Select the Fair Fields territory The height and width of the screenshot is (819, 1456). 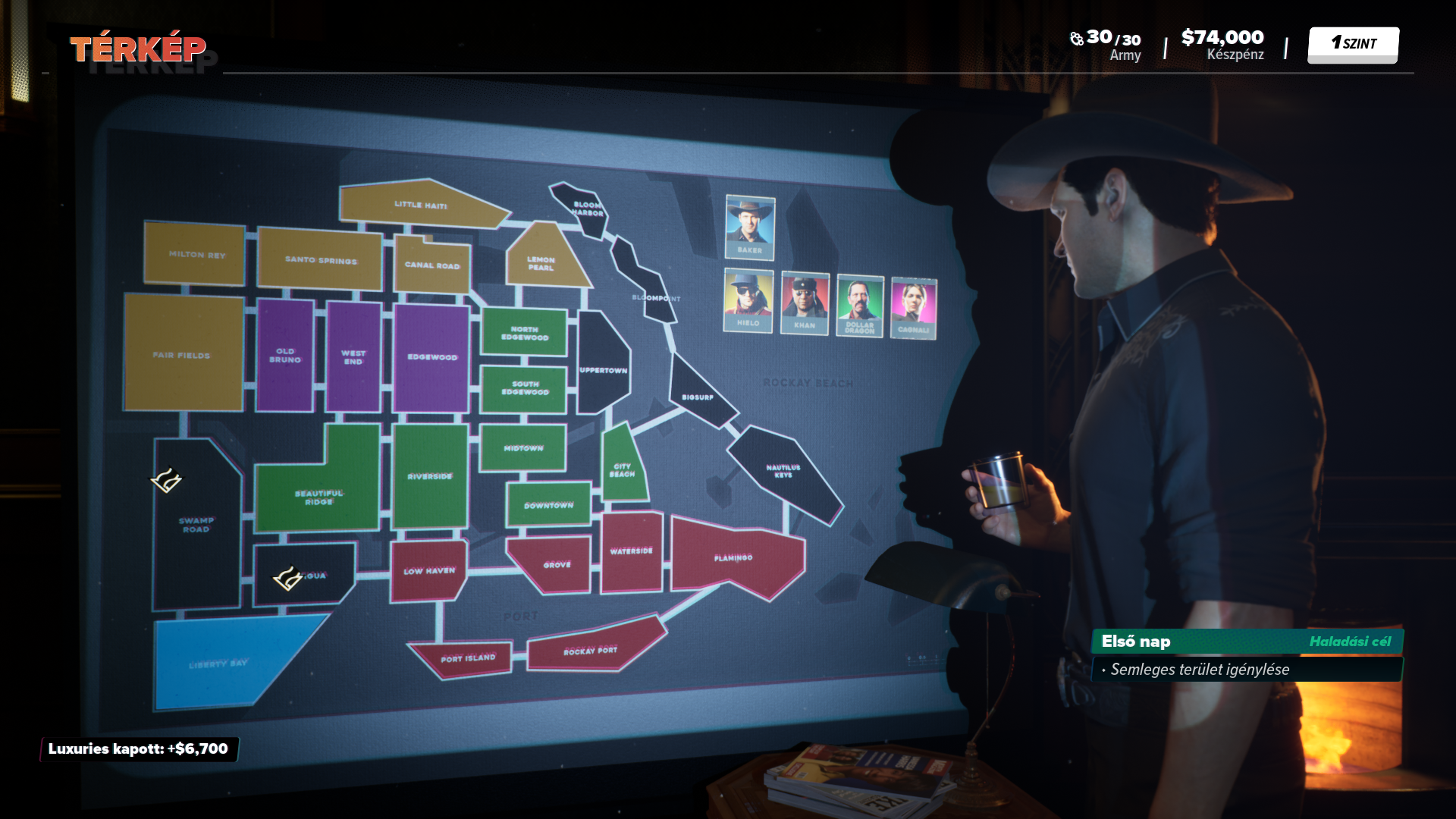coord(182,354)
